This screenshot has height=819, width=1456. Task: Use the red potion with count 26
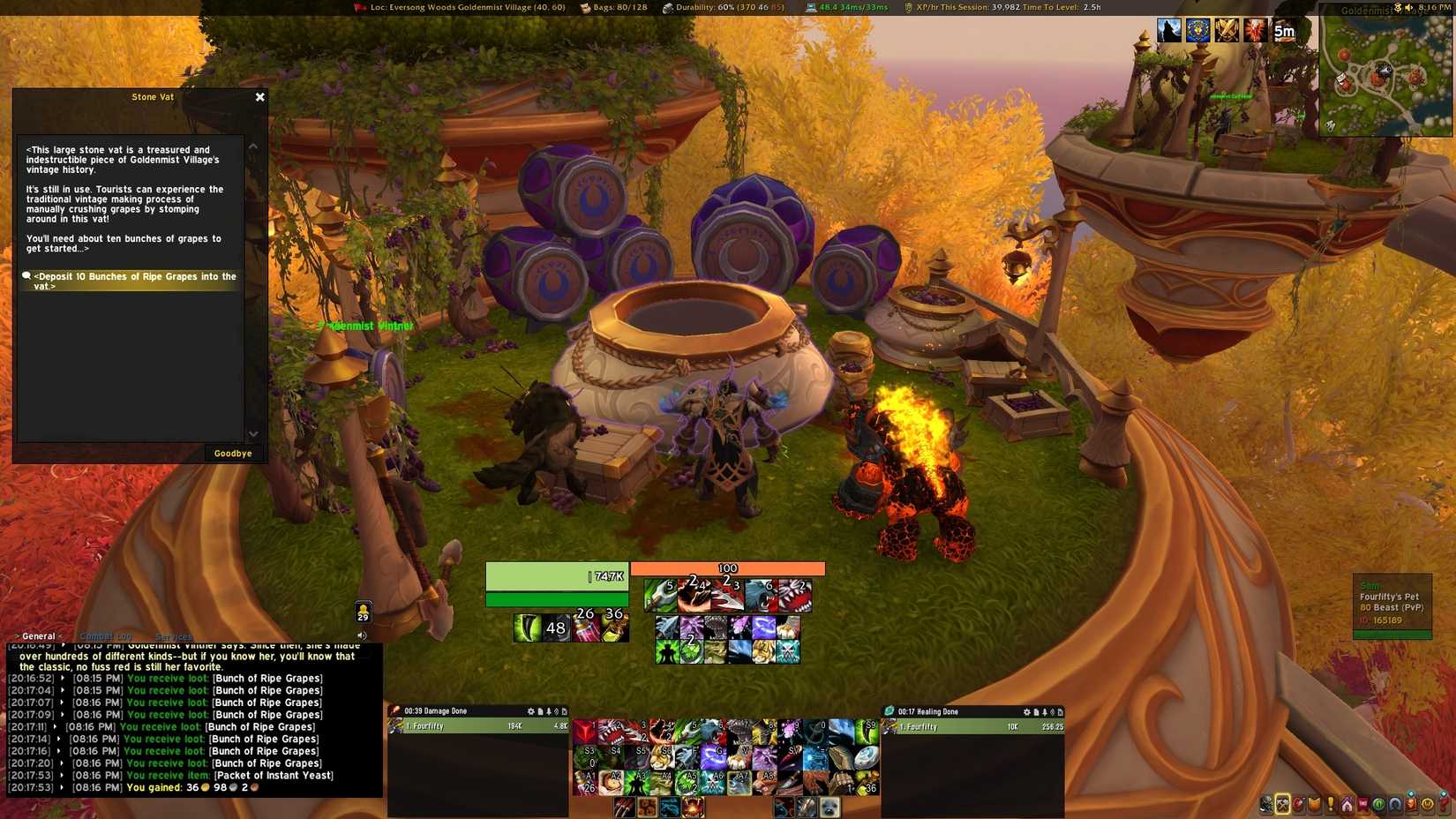(x=586, y=627)
